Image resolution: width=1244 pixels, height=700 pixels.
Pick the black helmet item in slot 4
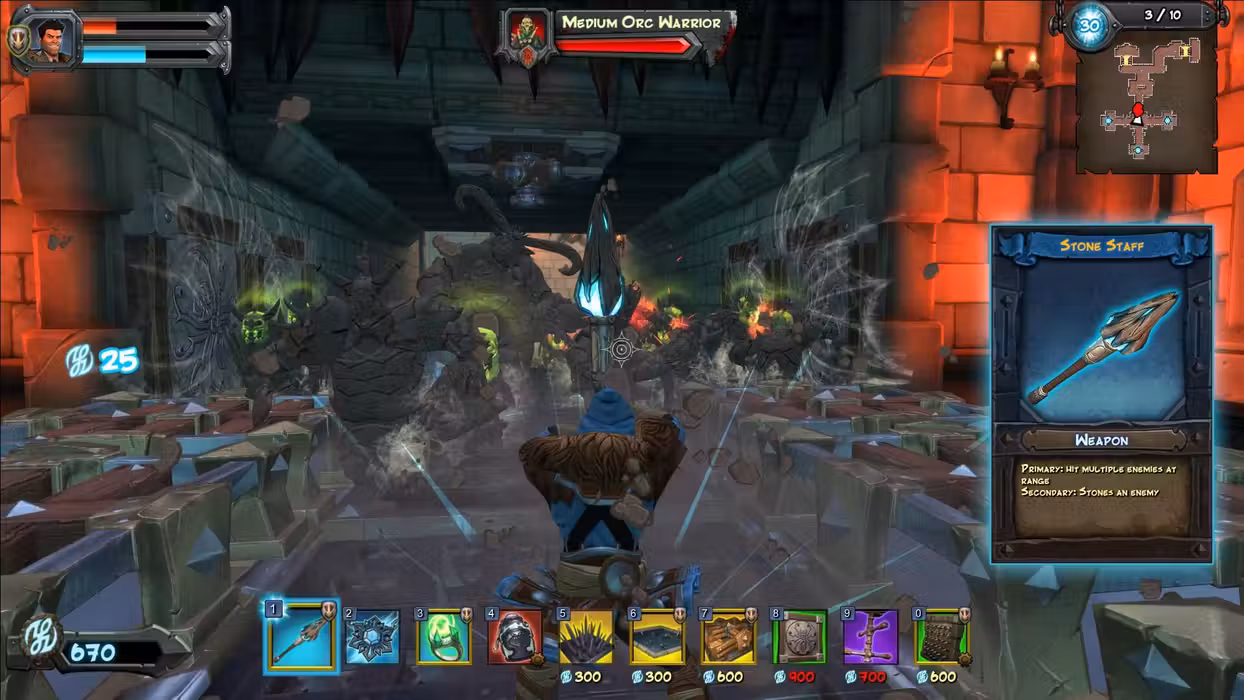point(515,637)
